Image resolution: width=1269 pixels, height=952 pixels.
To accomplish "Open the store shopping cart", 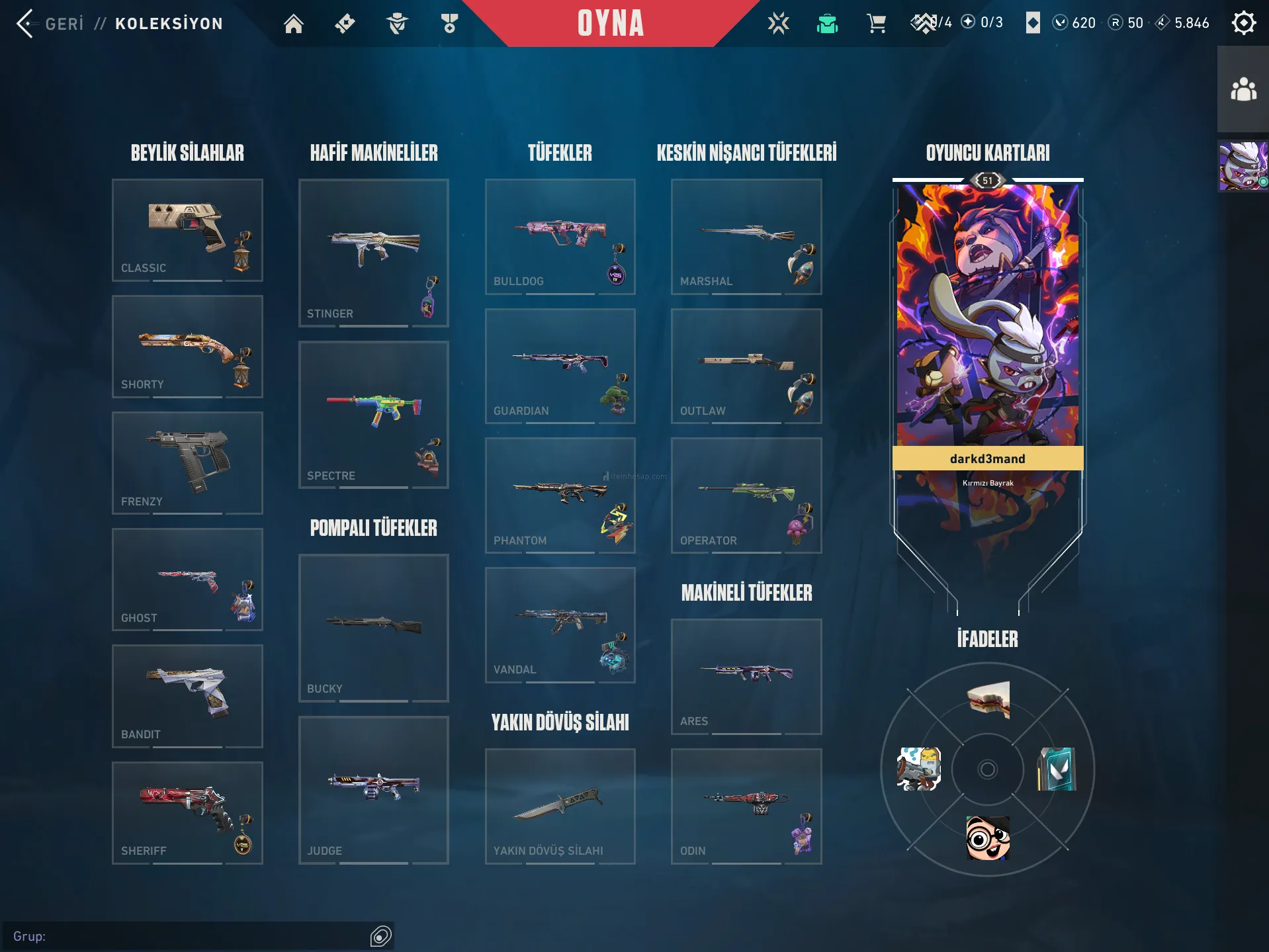I will (876, 24).
